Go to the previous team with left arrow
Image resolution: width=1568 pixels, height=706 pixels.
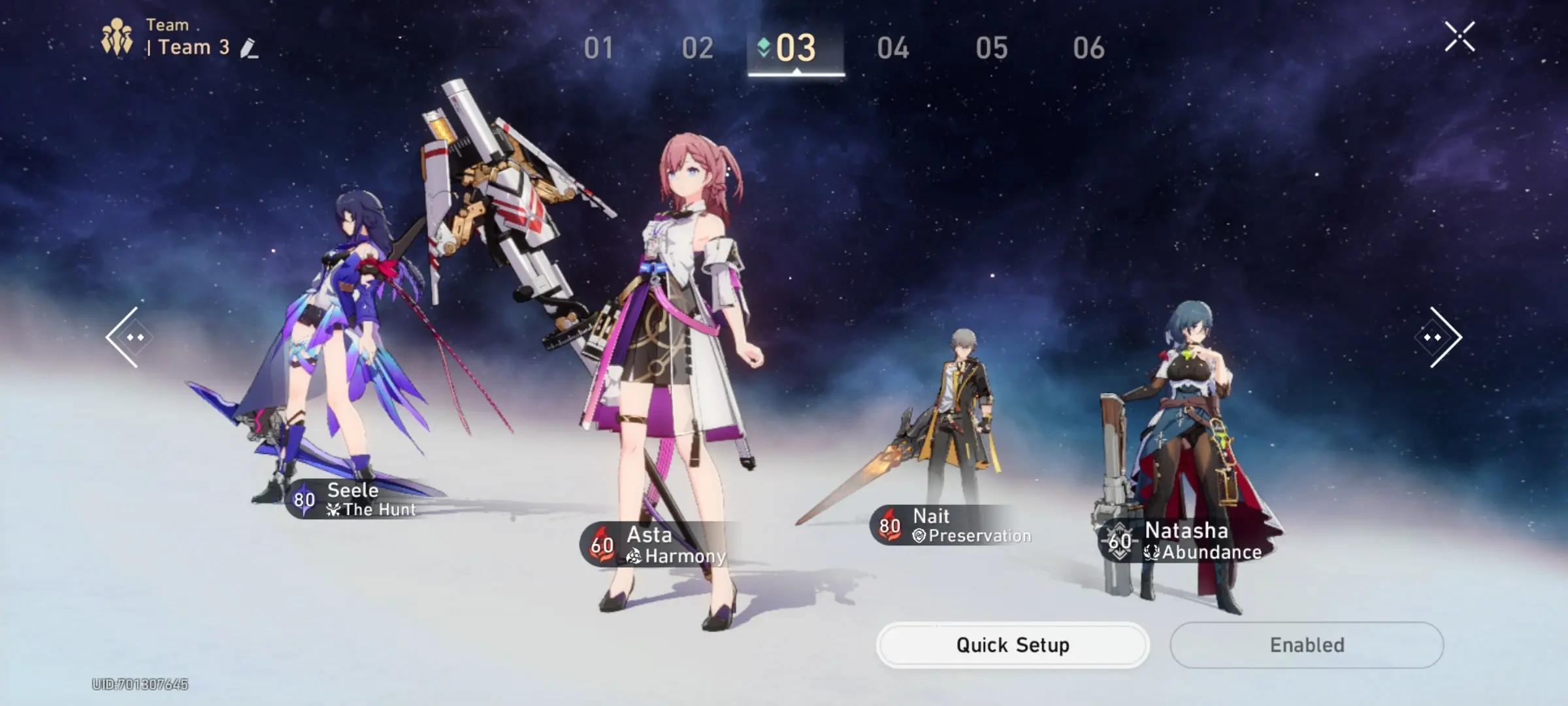(129, 337)
